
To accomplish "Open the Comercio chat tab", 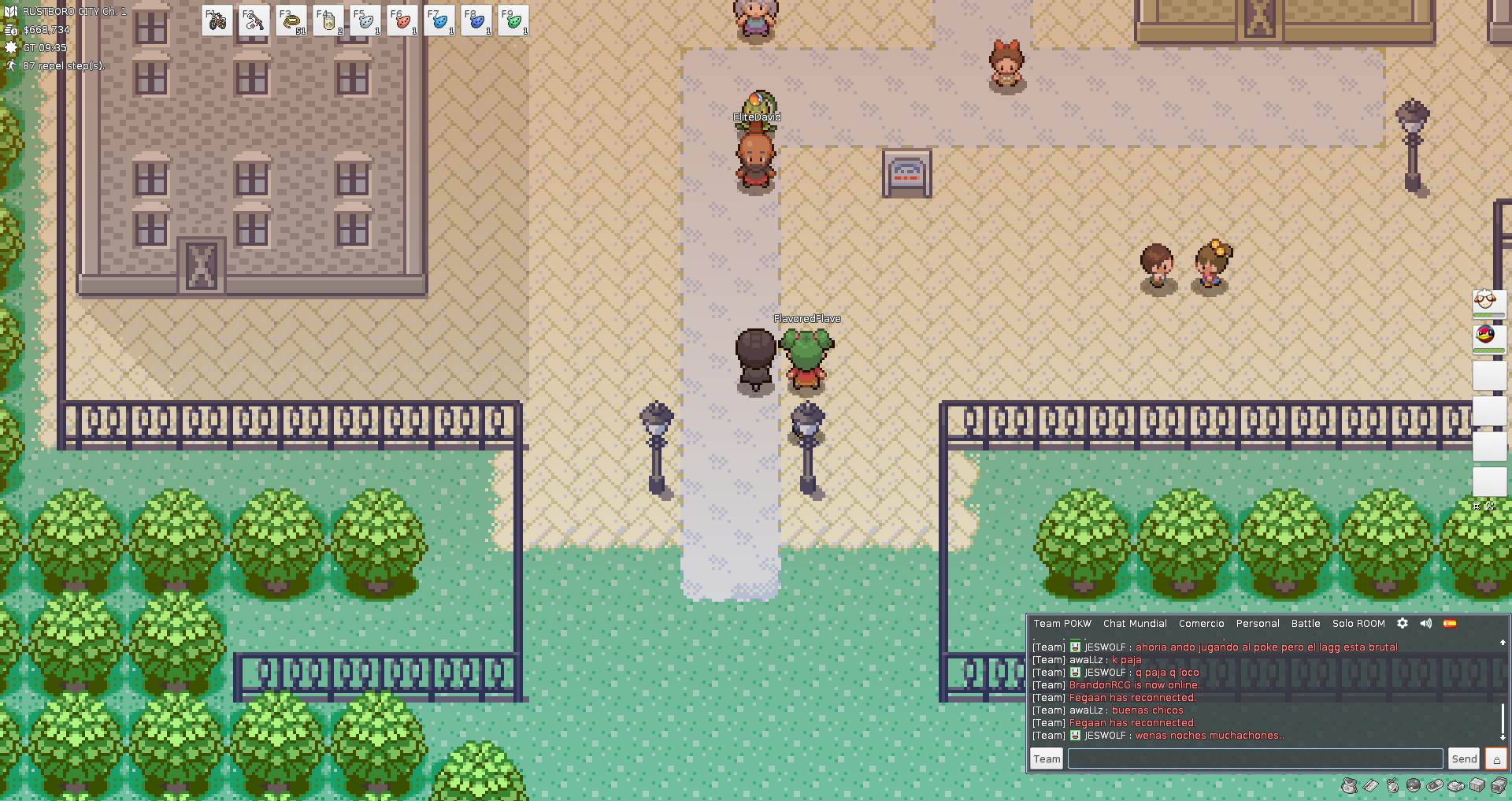I will [1201, 624].
